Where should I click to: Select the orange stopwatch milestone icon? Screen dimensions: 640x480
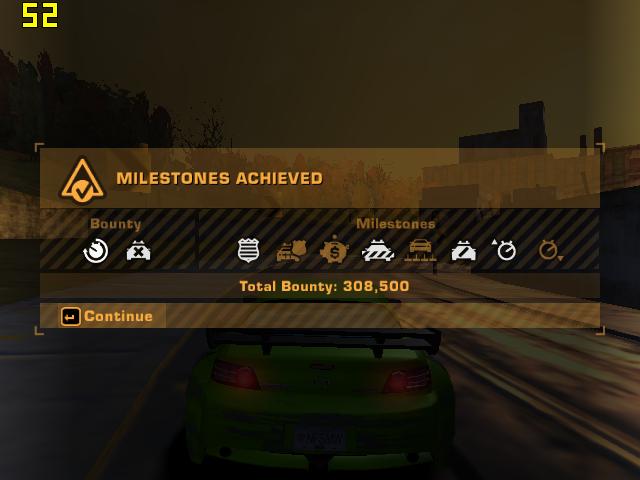(x=549, y=250)
